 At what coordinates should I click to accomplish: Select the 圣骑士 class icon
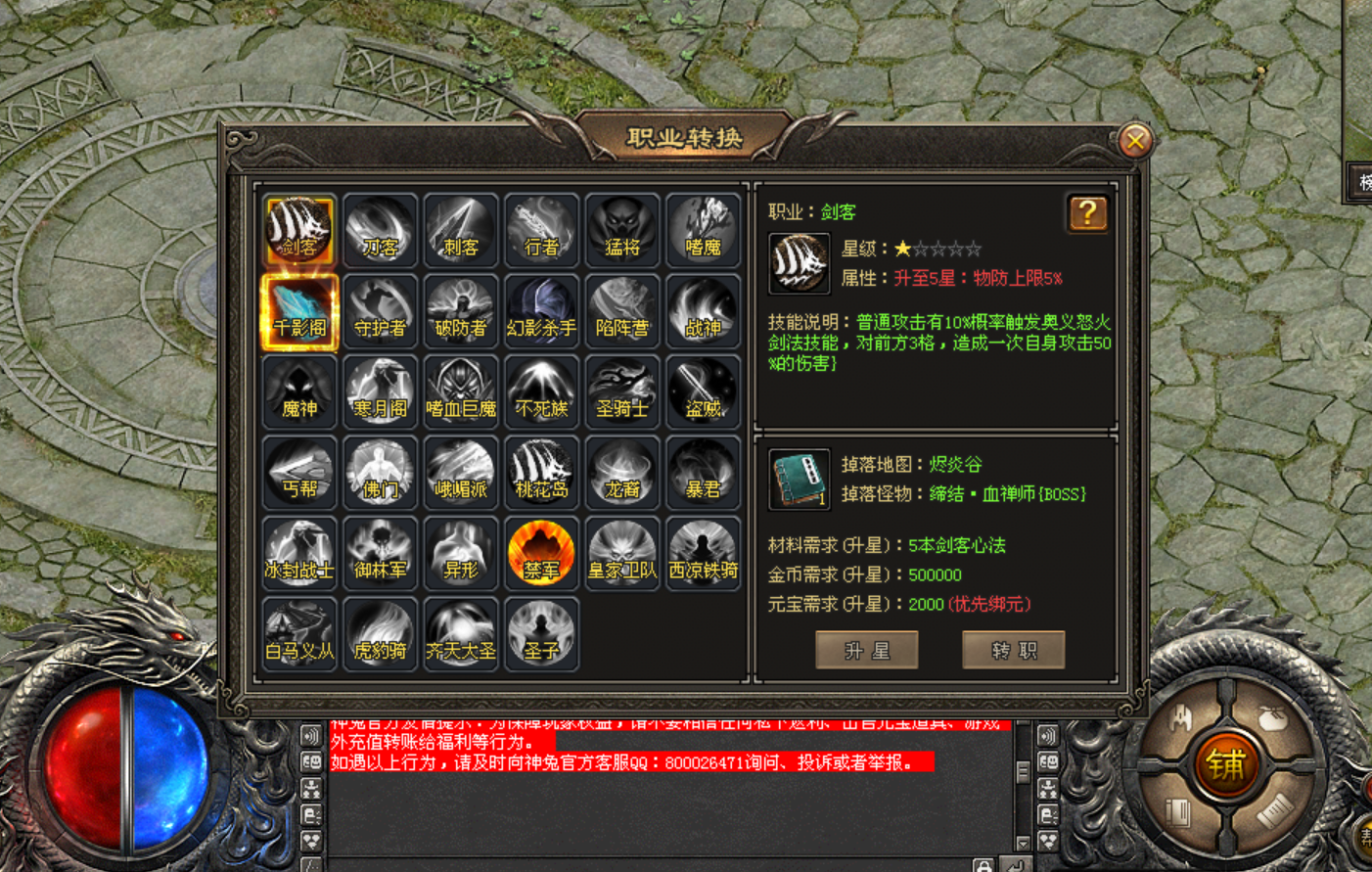point(622,392)
